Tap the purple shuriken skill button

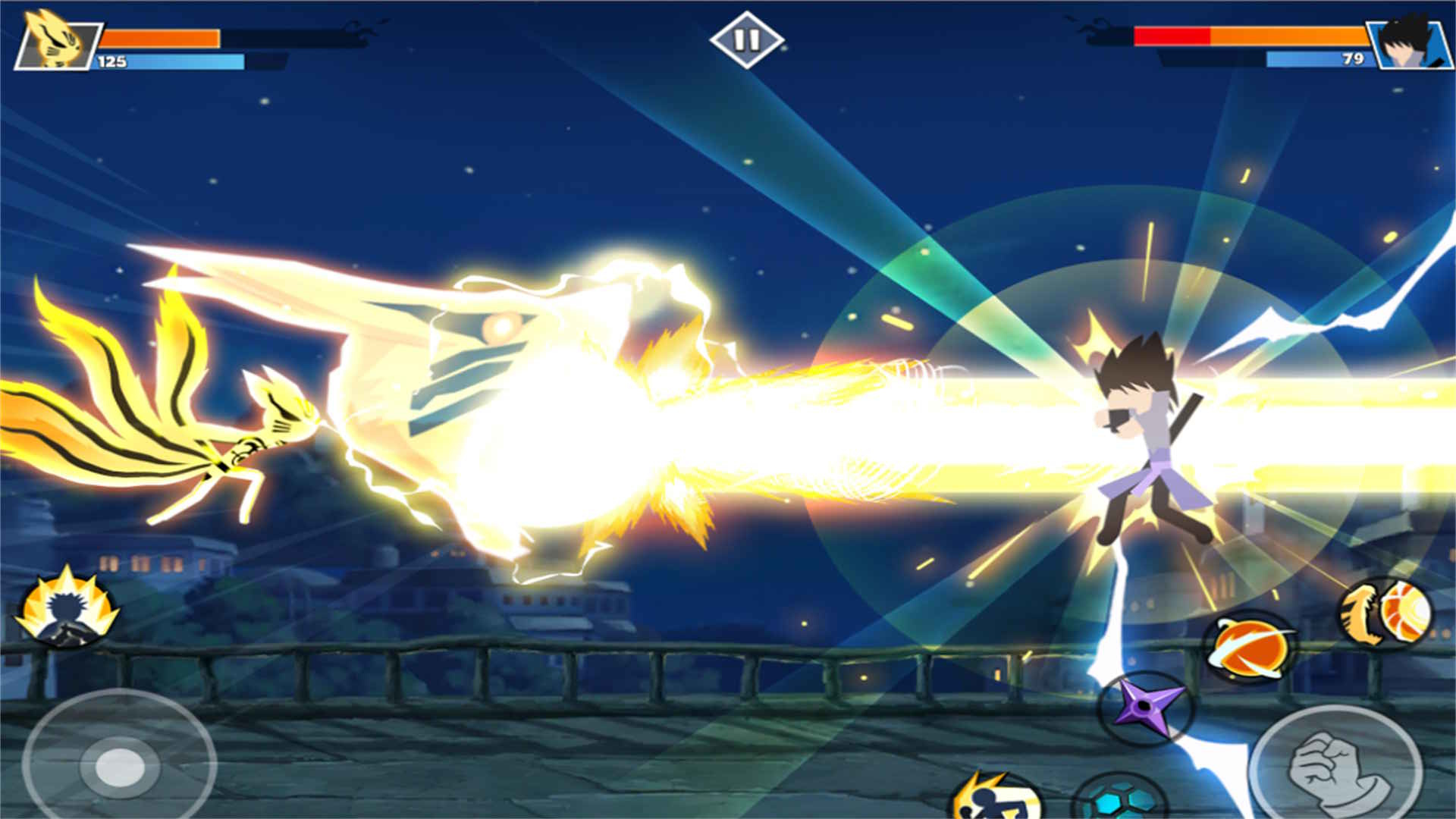point(1145,705)
